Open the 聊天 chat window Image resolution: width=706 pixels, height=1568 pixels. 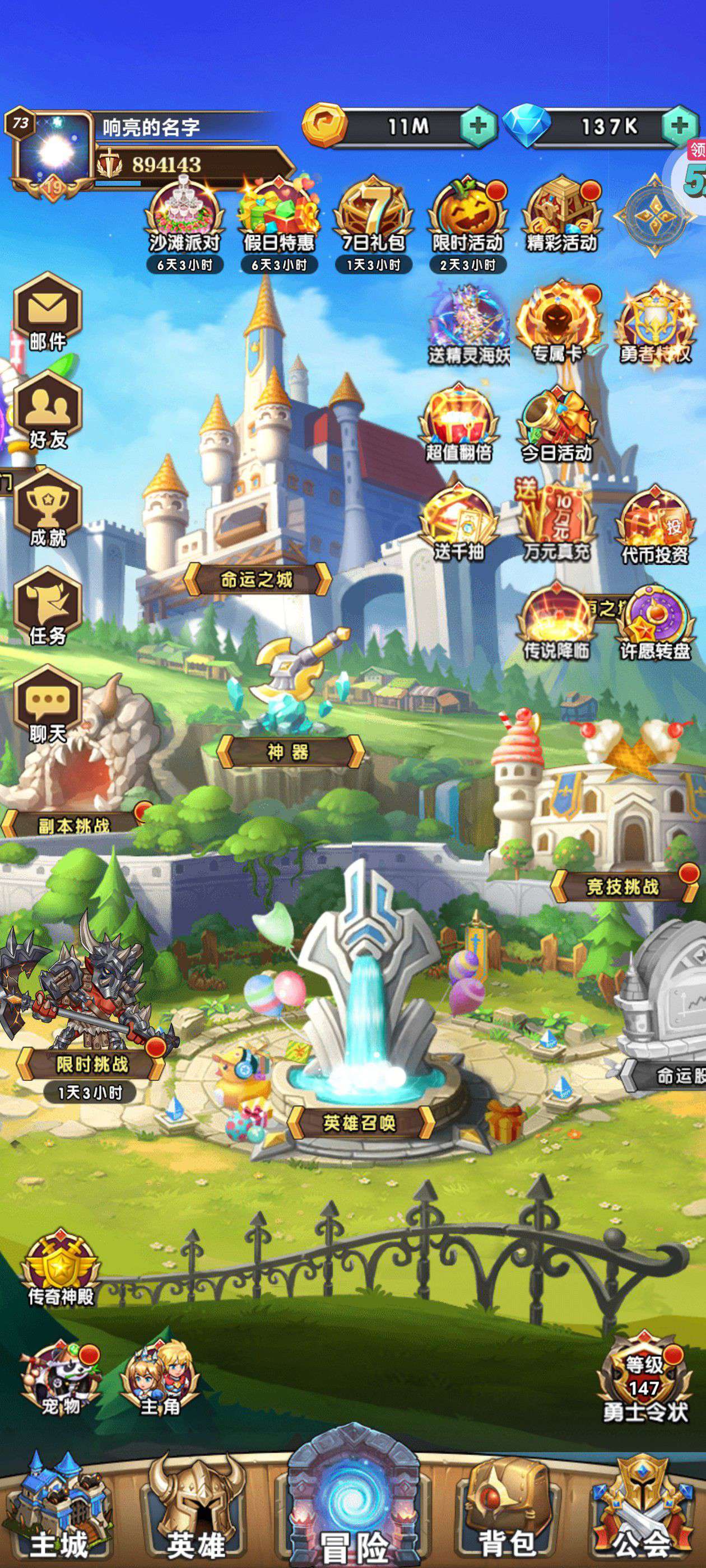coord(48,706)
